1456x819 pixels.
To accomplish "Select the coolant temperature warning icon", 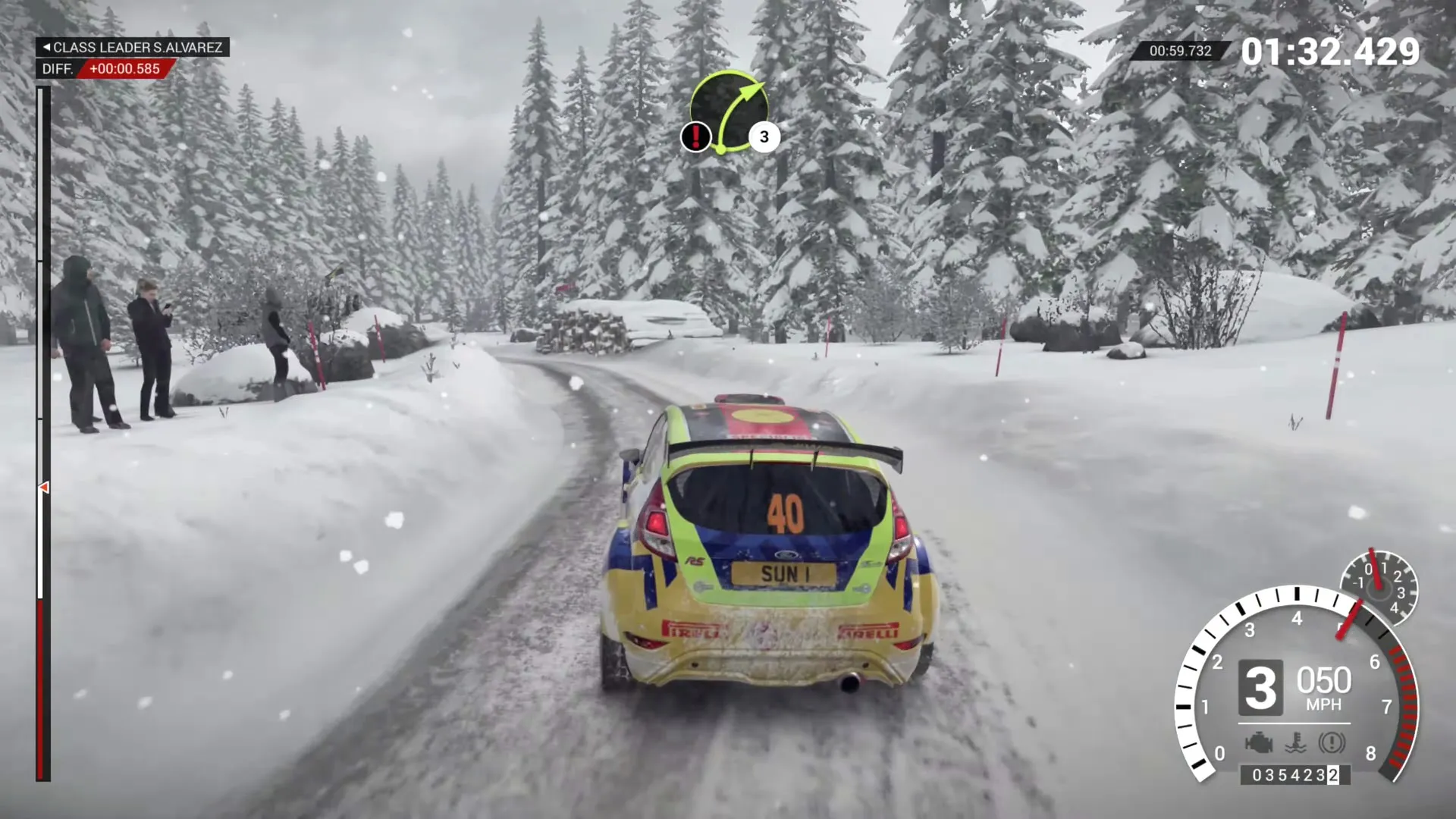I will pos(1295,742).
